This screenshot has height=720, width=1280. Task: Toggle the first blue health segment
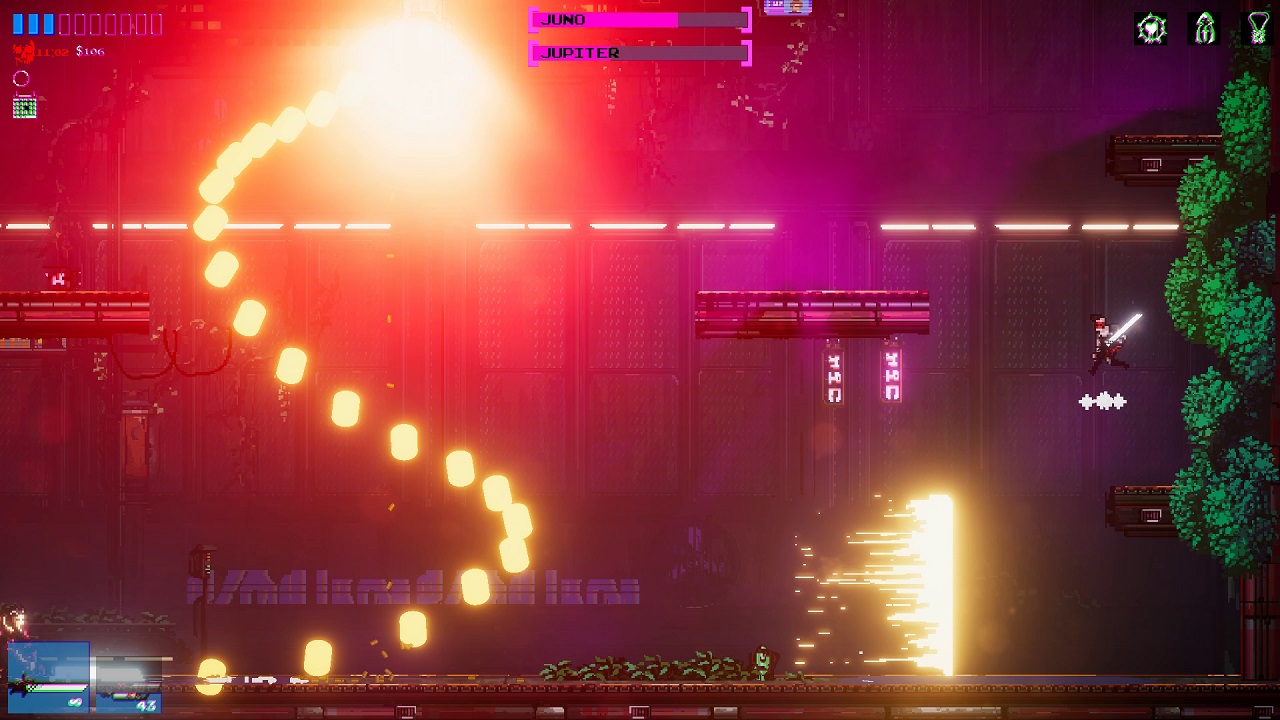(x=17, y=23)
